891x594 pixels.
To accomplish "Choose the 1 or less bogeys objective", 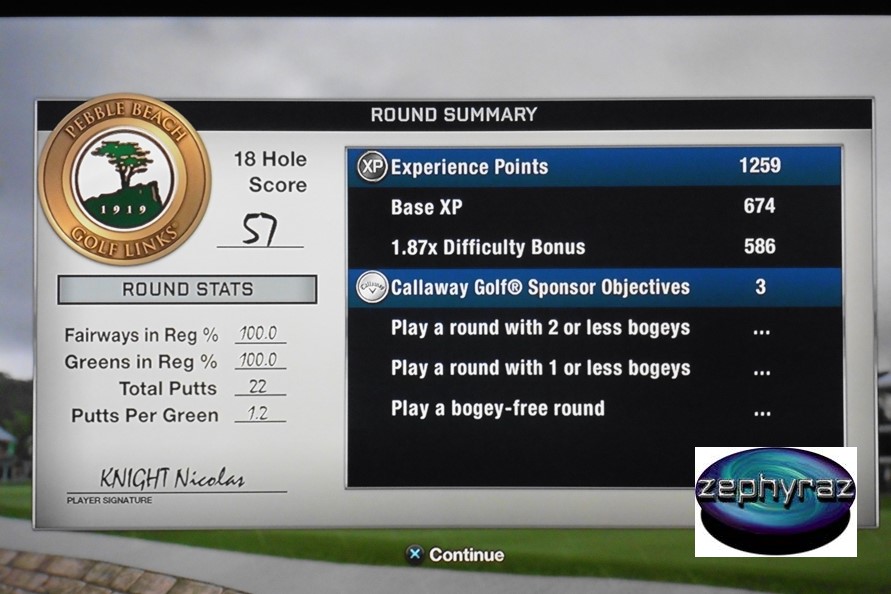I will [540, 368].
